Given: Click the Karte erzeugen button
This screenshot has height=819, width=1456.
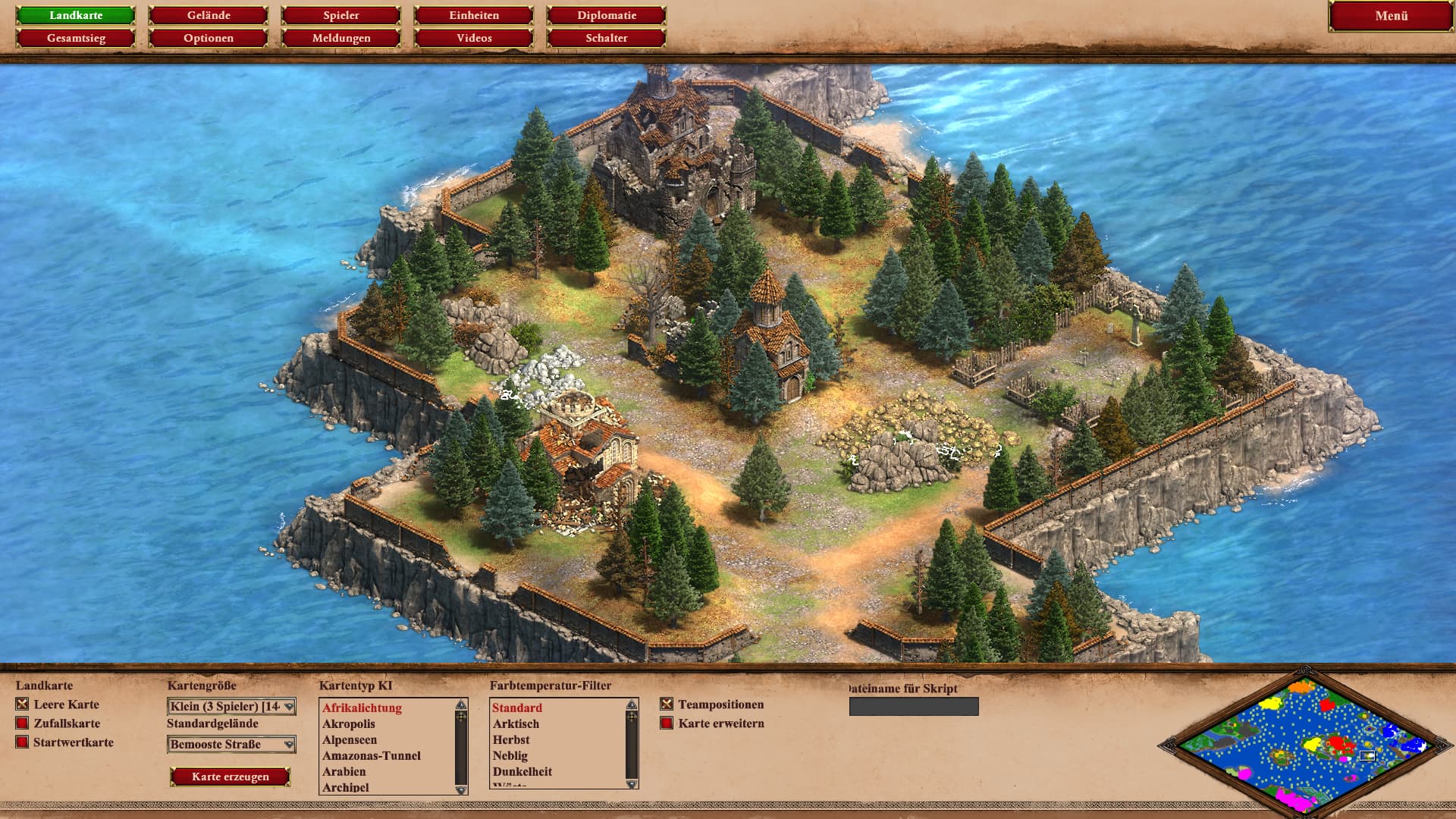Looking at the screenshot, I should [231, 777].
